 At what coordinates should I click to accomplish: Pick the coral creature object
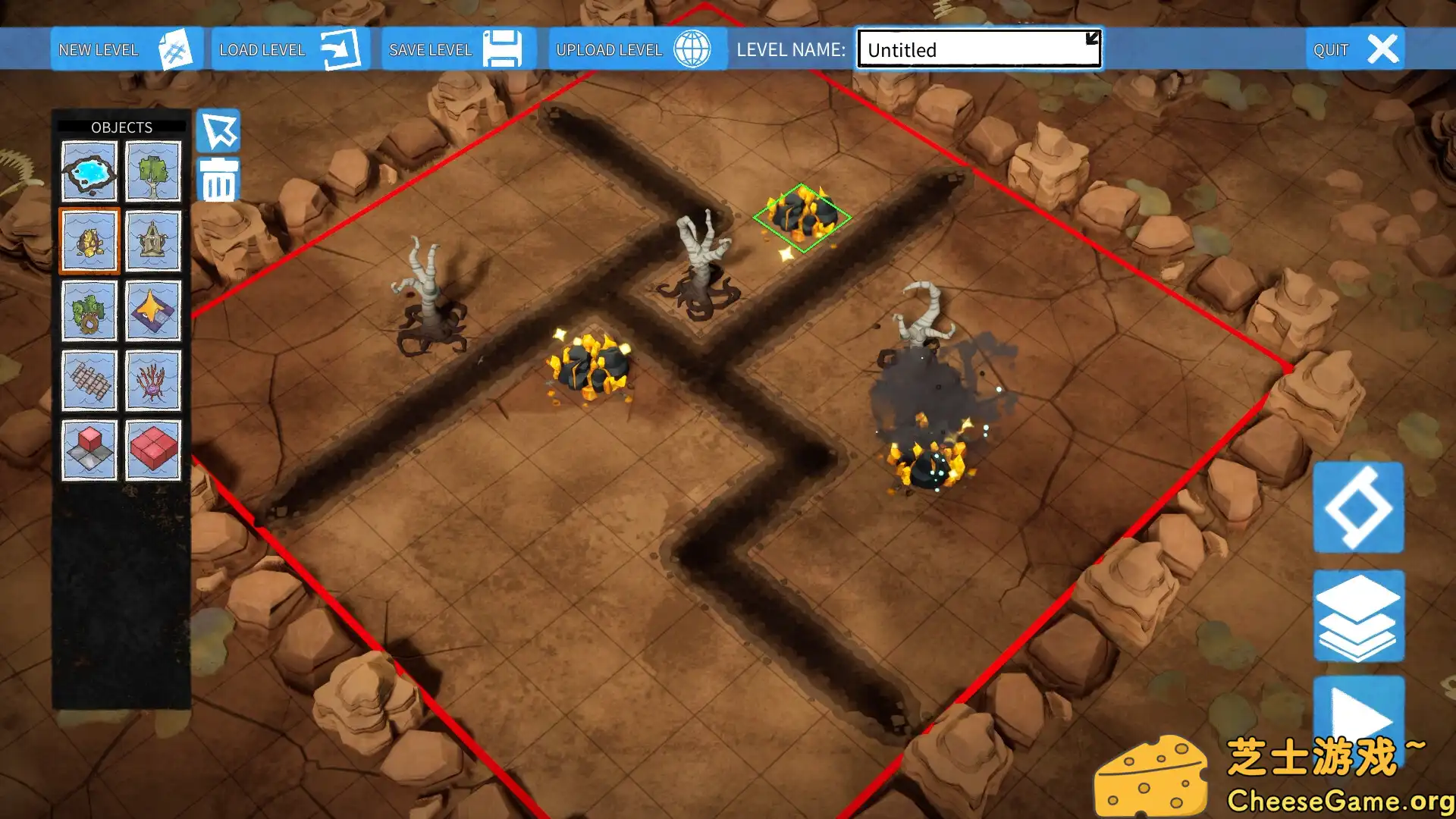152,378
